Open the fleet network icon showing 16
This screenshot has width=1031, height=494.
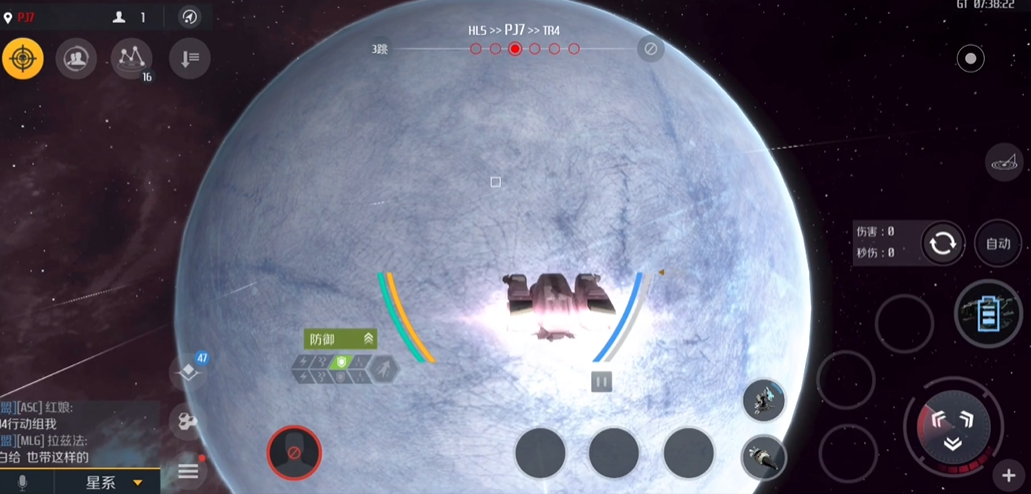(131, 59)
